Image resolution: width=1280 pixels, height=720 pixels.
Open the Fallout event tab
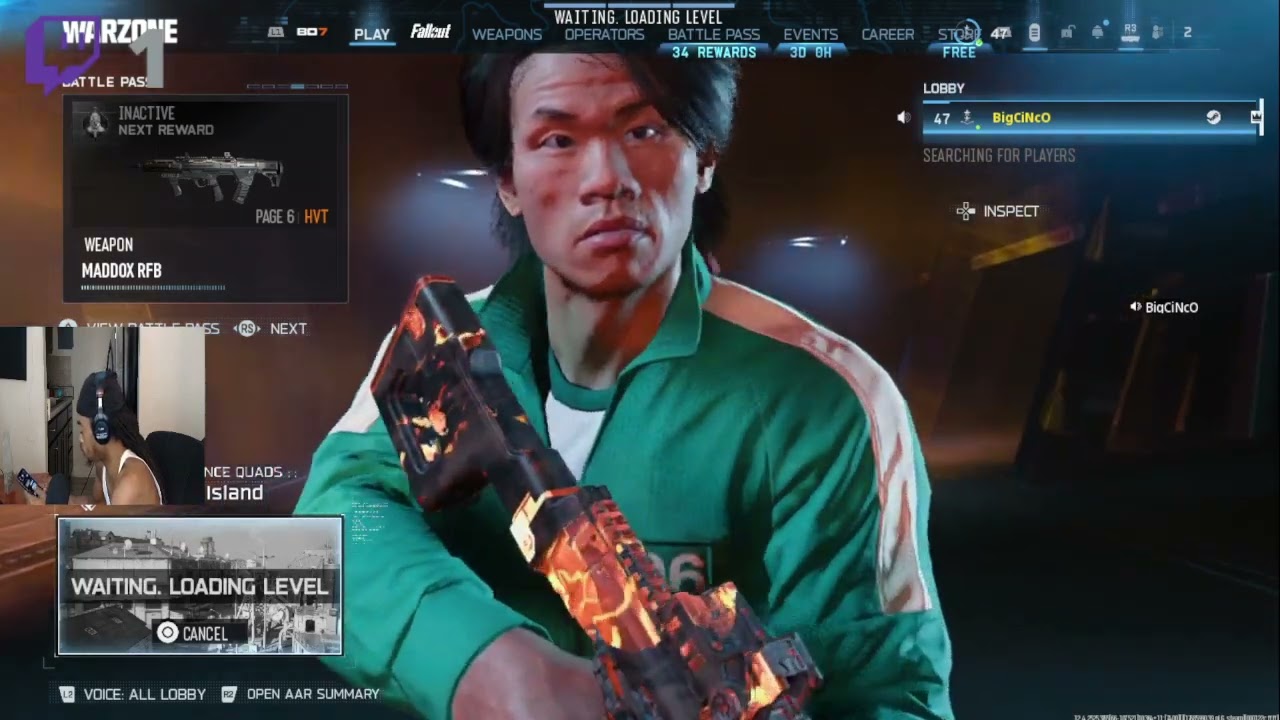click(x=431, y=32)
